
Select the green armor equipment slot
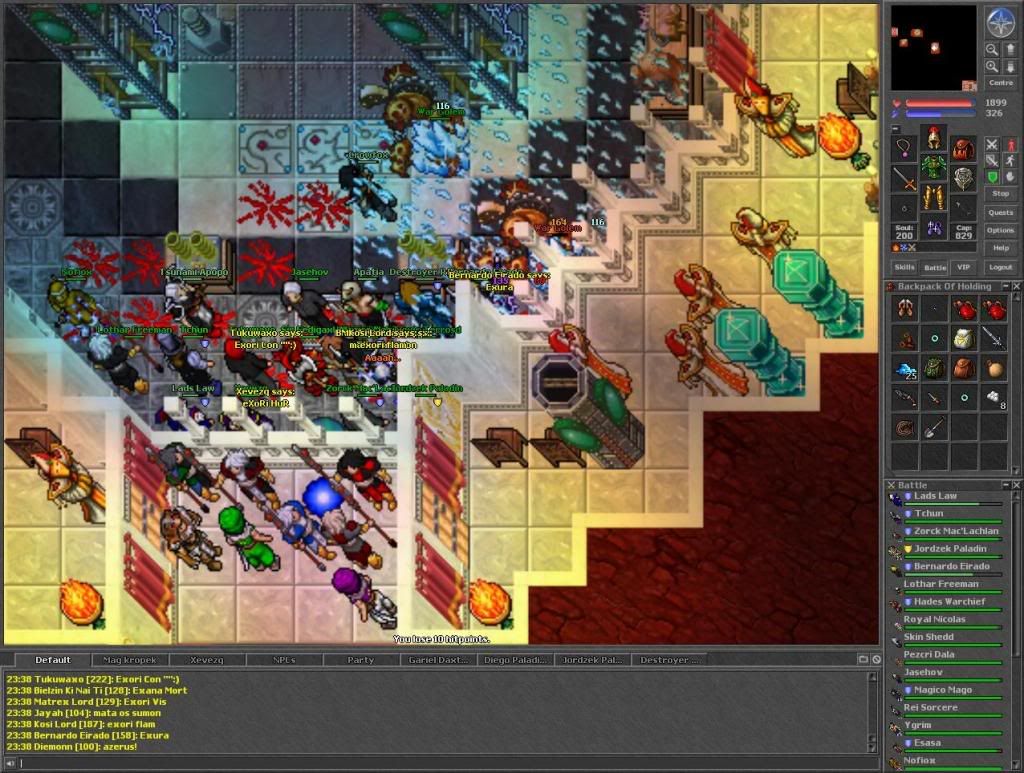[x=934, y=166]
